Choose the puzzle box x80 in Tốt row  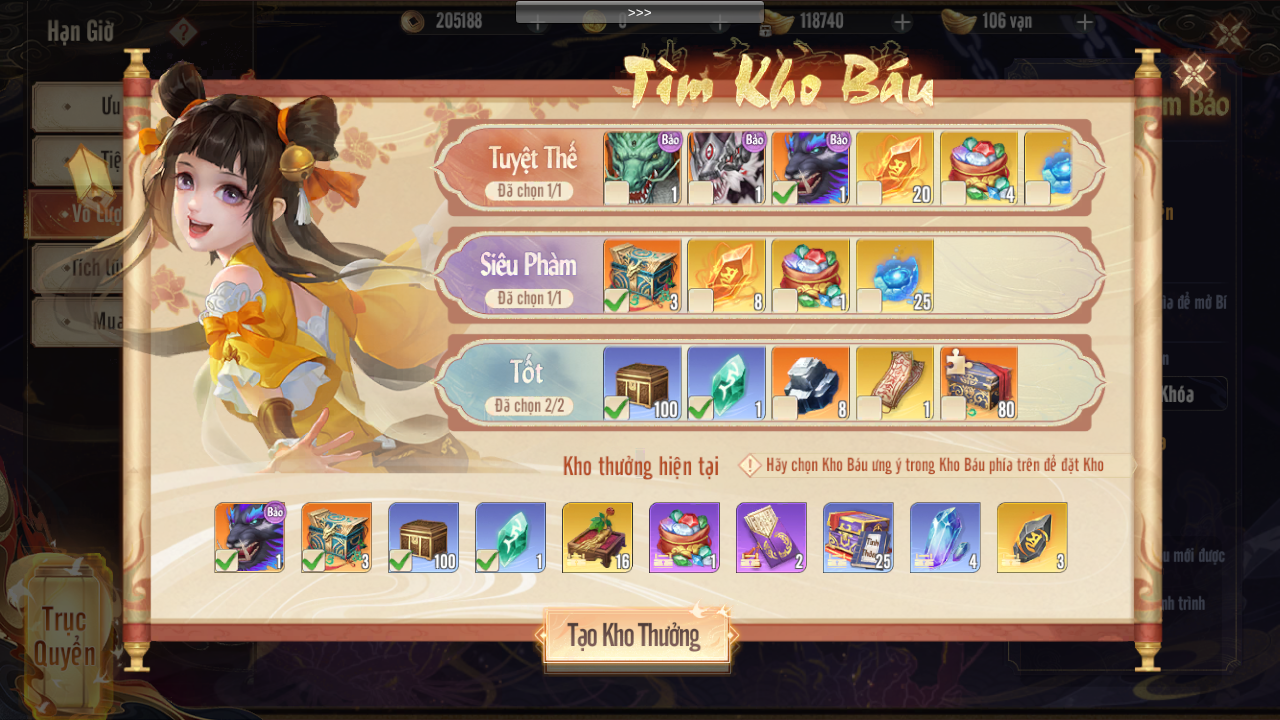978,383
